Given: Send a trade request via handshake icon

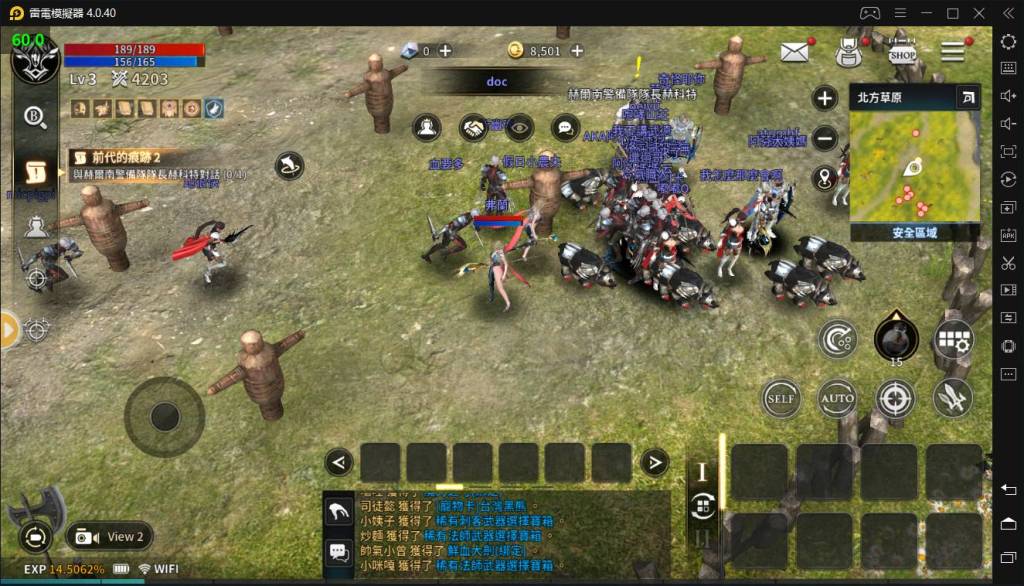Looking at the screenshot, I should (x=473, y=128).
